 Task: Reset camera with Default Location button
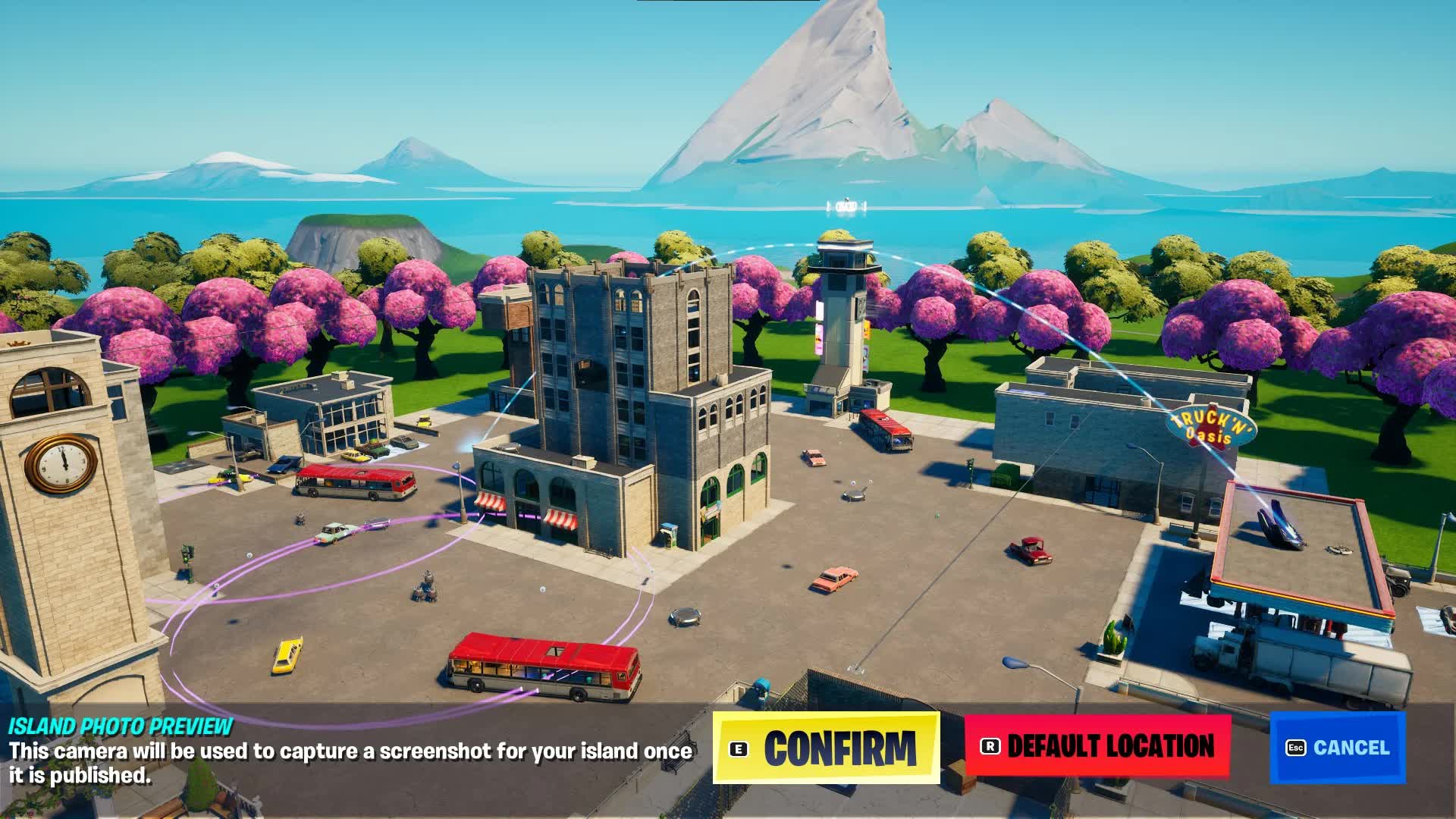(1097, 746)
